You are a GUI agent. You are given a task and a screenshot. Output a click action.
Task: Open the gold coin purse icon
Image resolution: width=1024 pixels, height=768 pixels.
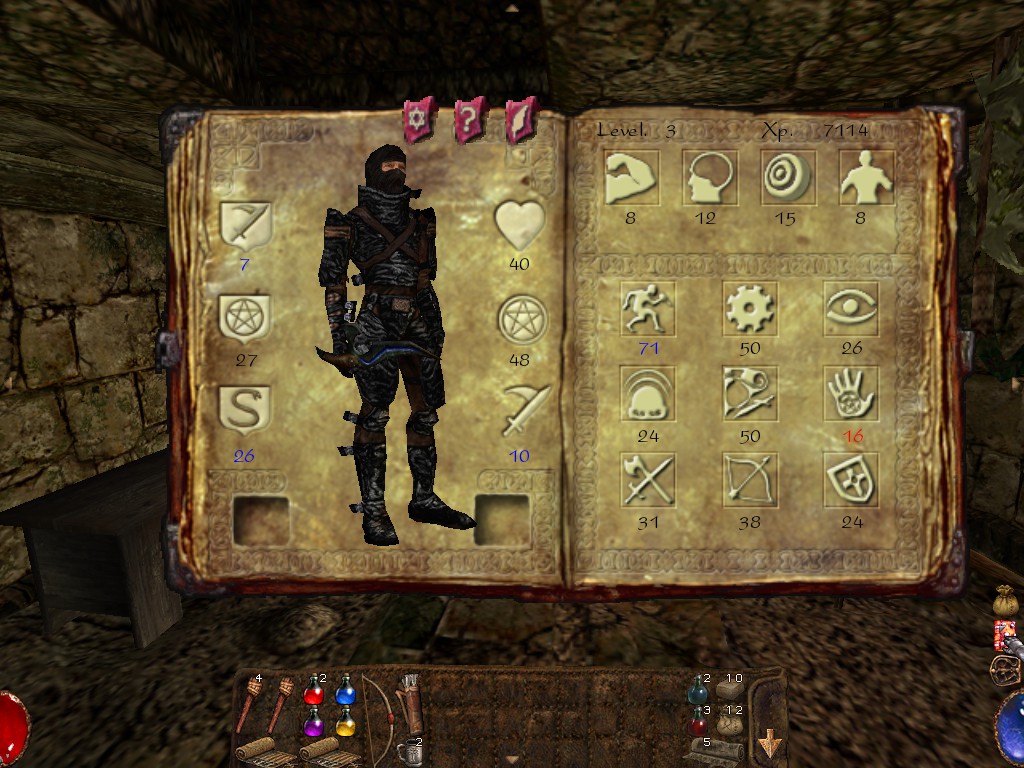click(x=1004, y=601)
